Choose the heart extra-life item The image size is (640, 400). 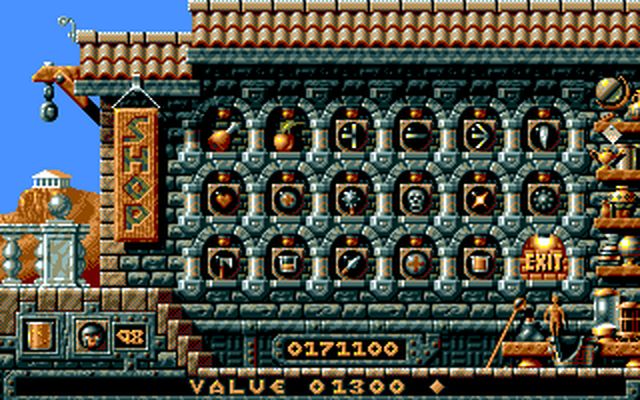(x=224, y=199)
